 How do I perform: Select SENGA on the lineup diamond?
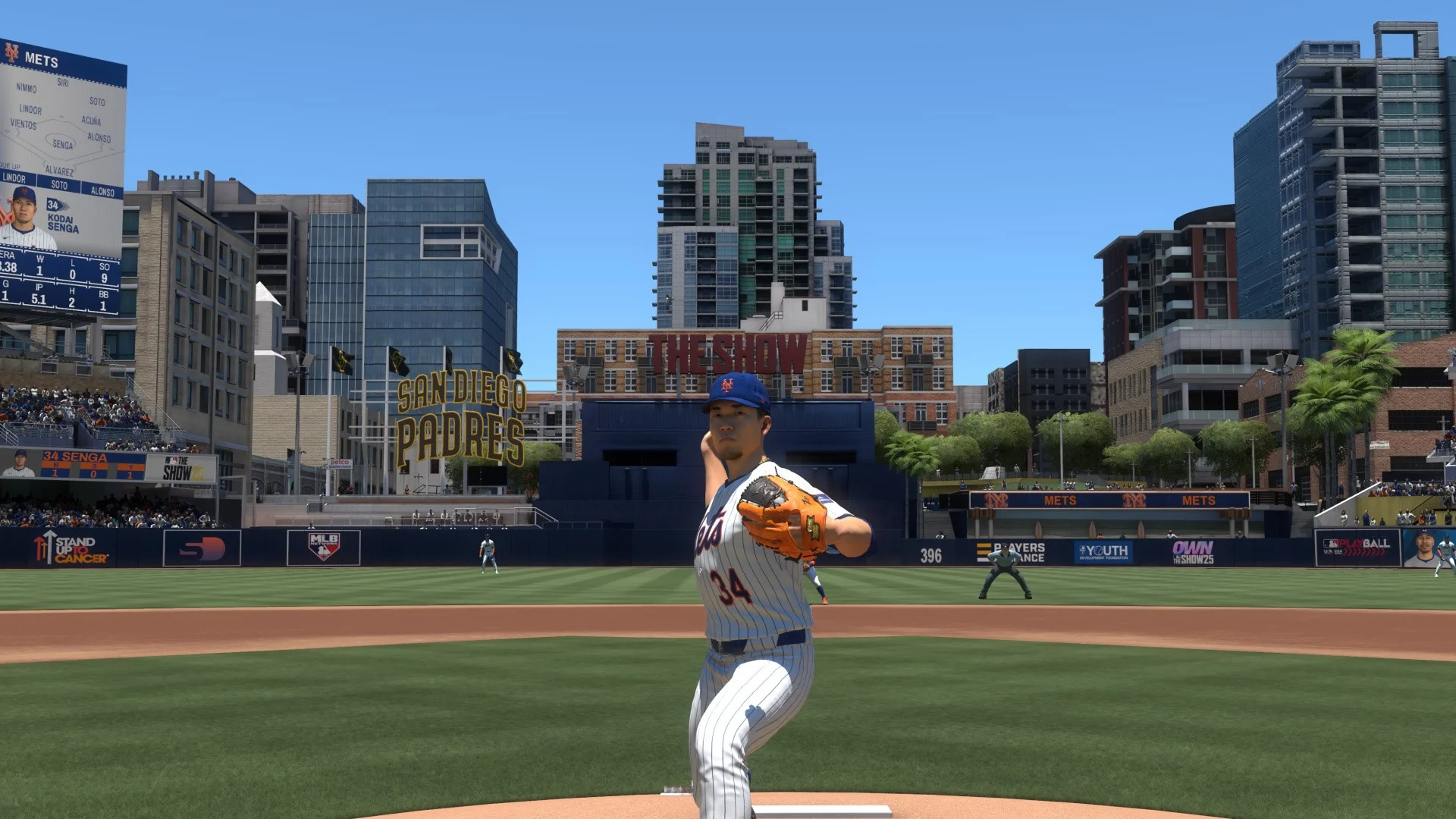coord(62,143)
